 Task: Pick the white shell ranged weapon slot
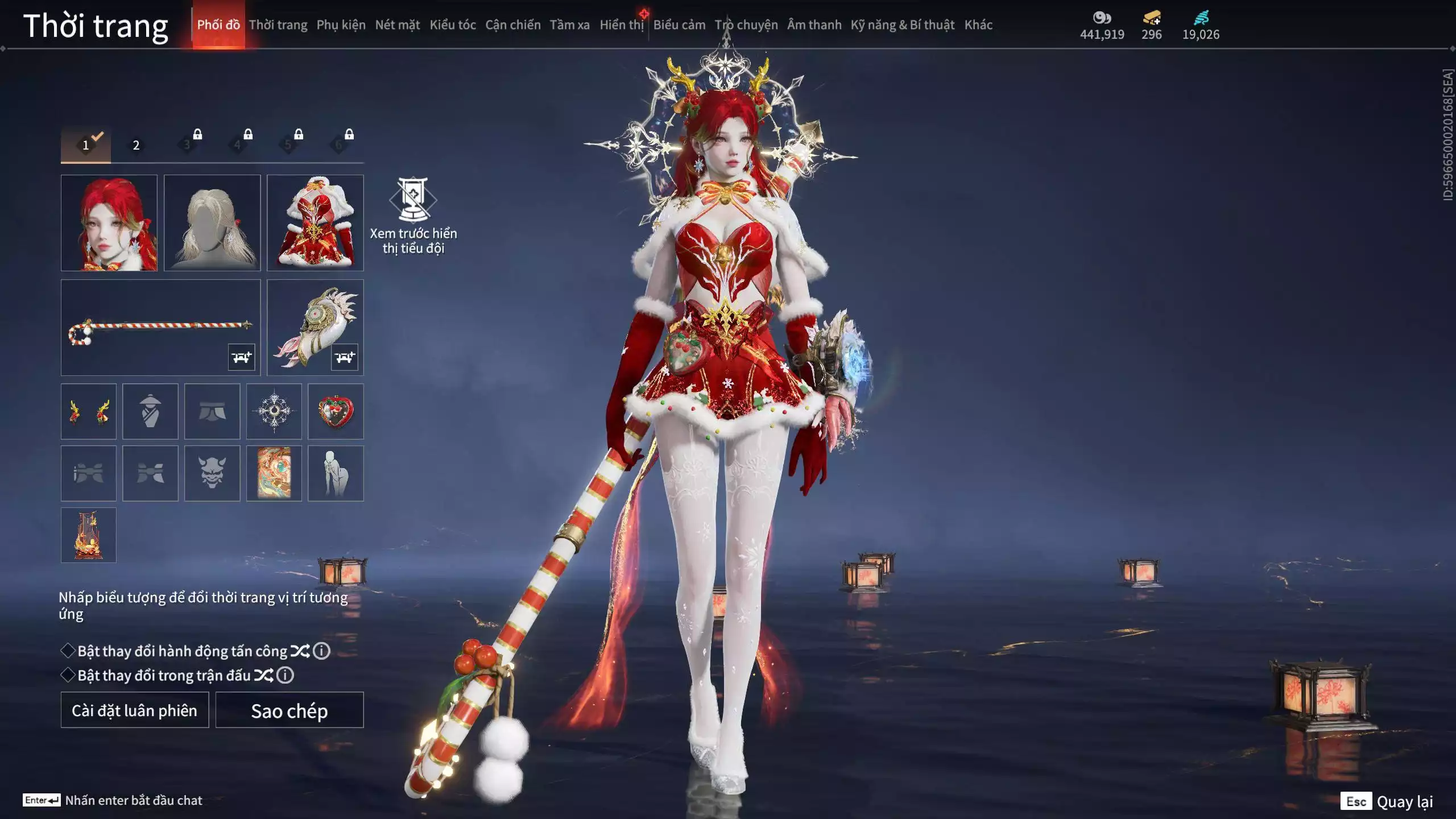pyautogui.click(x=315, y=327)
